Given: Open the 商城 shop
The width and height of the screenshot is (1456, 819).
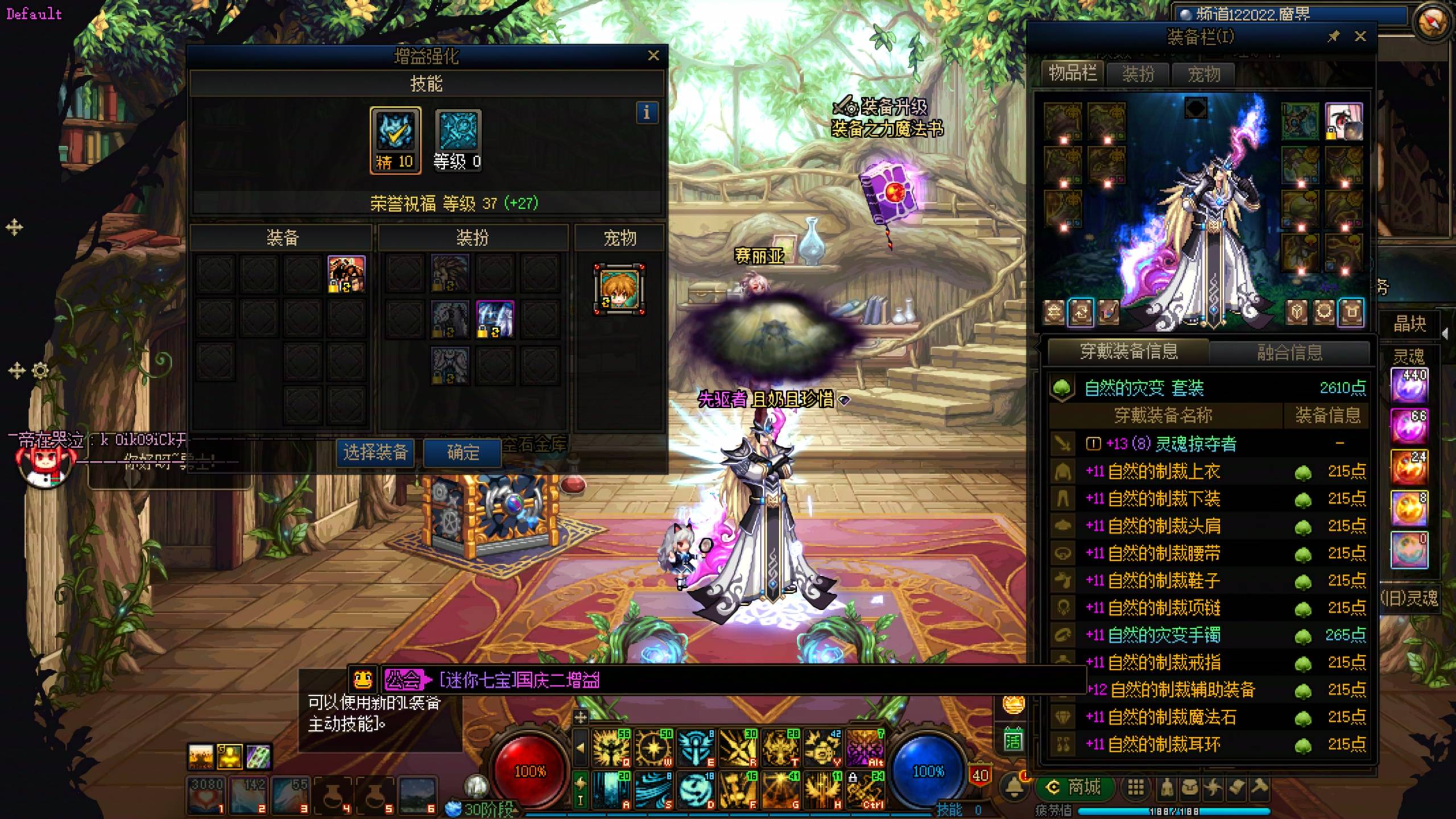Looking at the screenshot, I should (1075, 787).
